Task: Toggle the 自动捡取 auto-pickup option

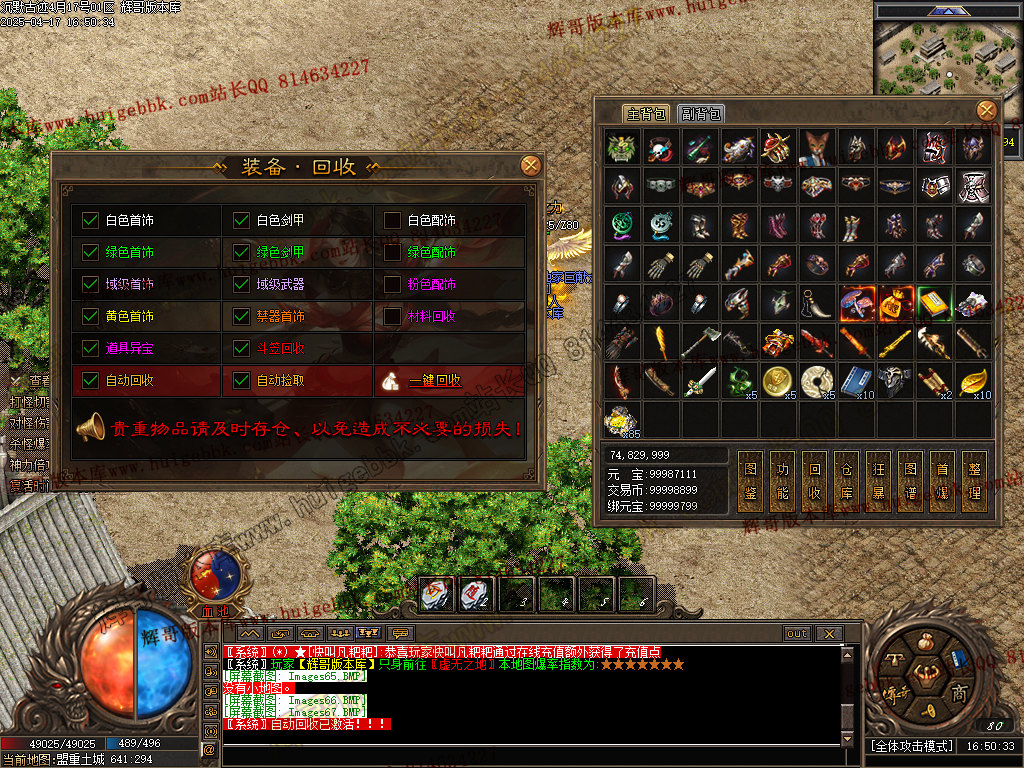Action: 242,380
